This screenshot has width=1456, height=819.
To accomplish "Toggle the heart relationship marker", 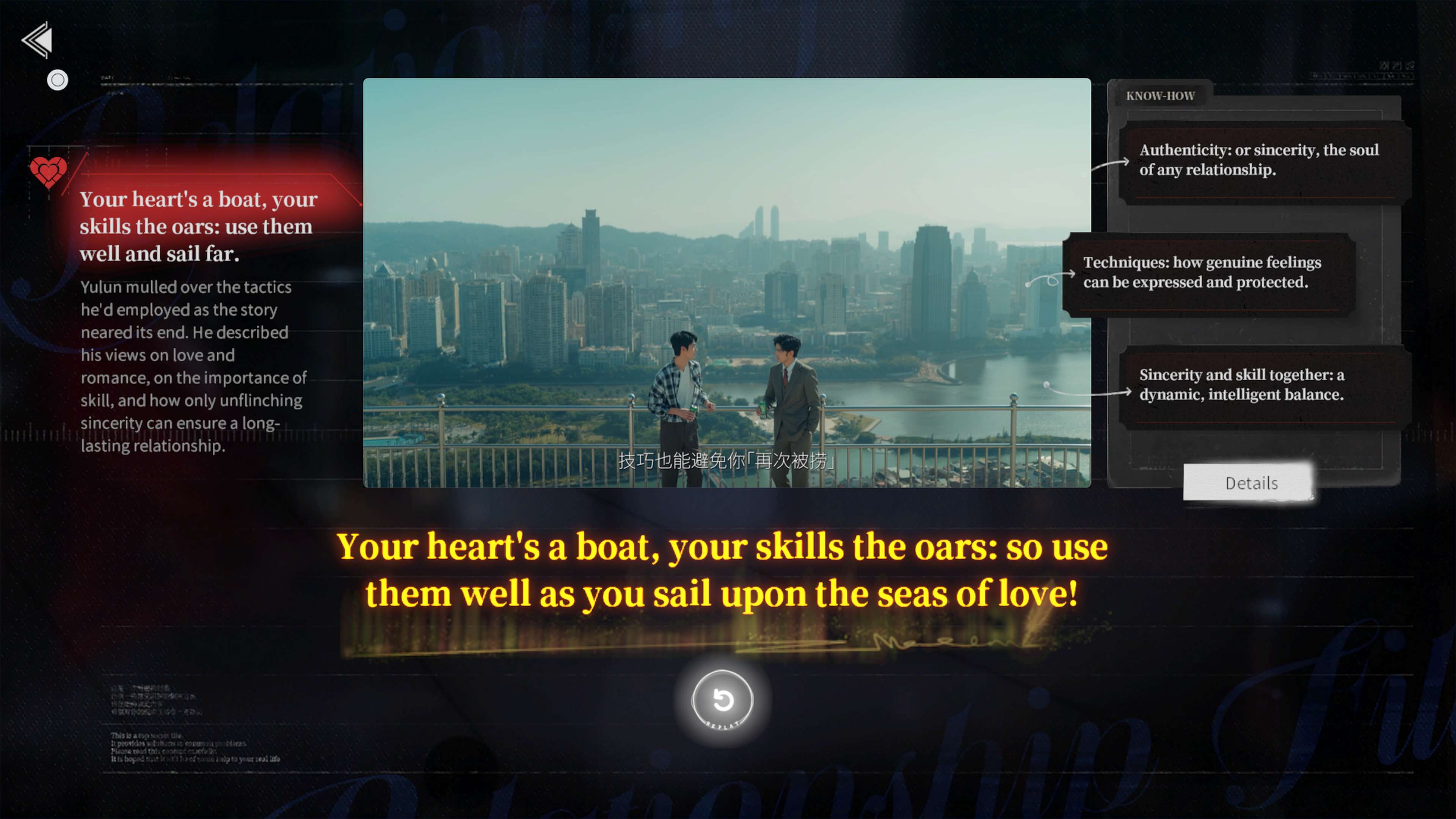I will 48,173.
